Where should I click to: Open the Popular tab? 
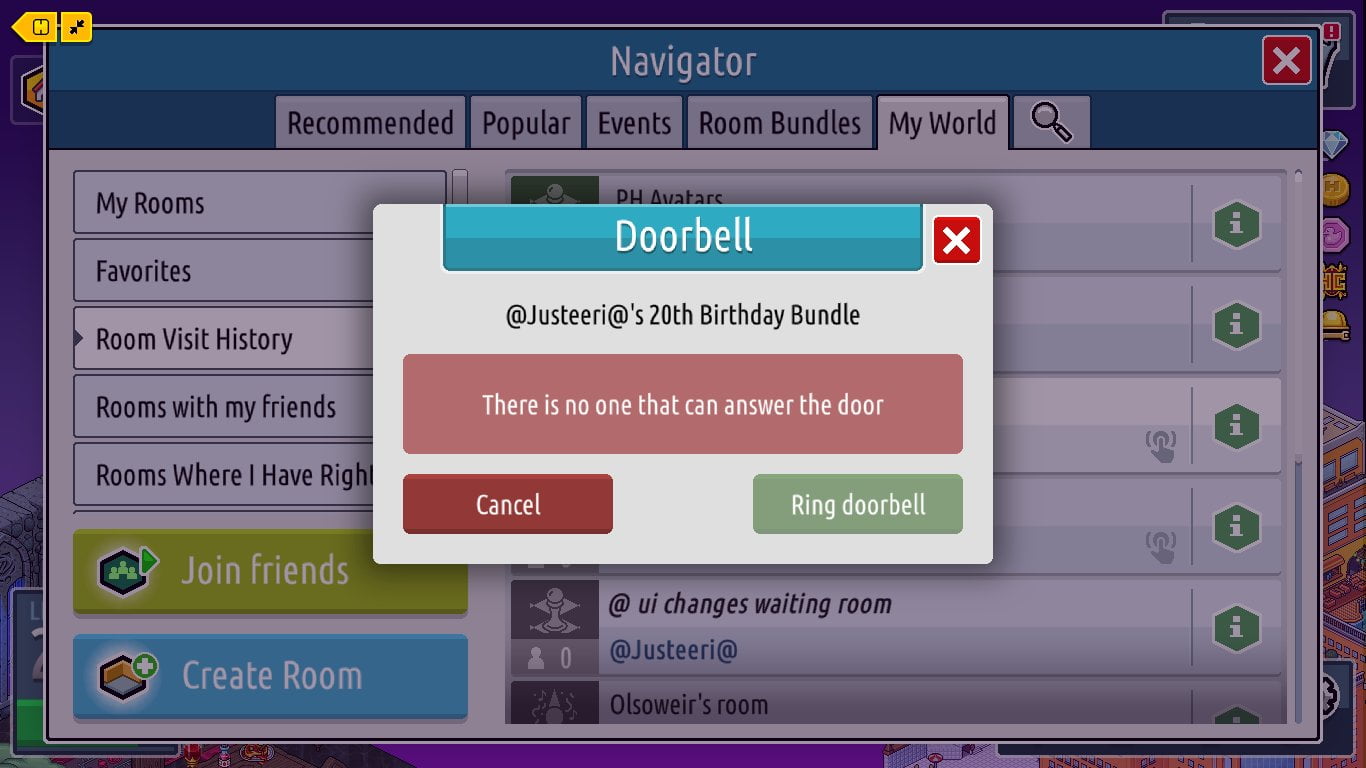(526, 123)
